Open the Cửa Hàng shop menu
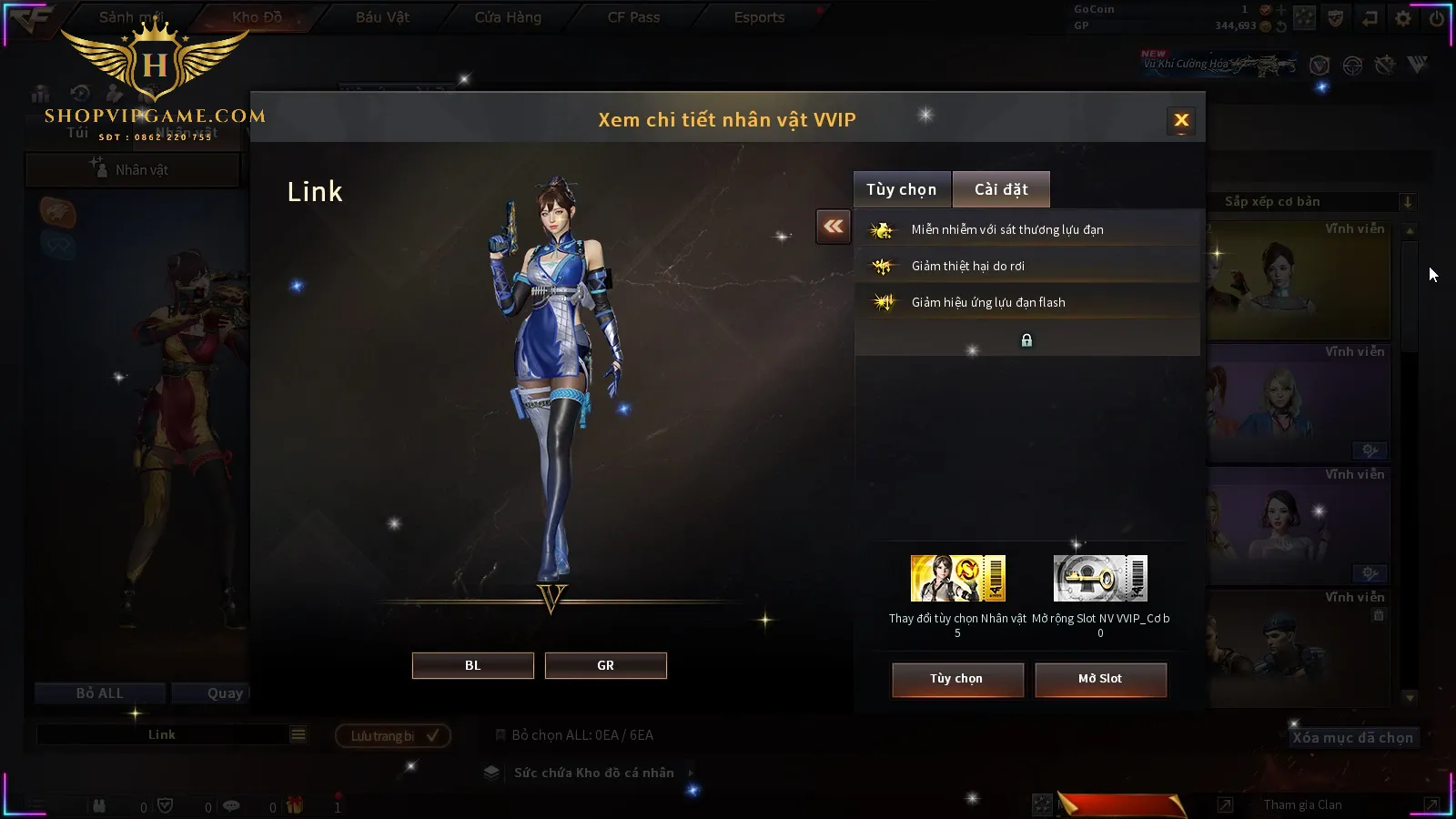This screenshot has height=819, width=1456. click(508, 17)
